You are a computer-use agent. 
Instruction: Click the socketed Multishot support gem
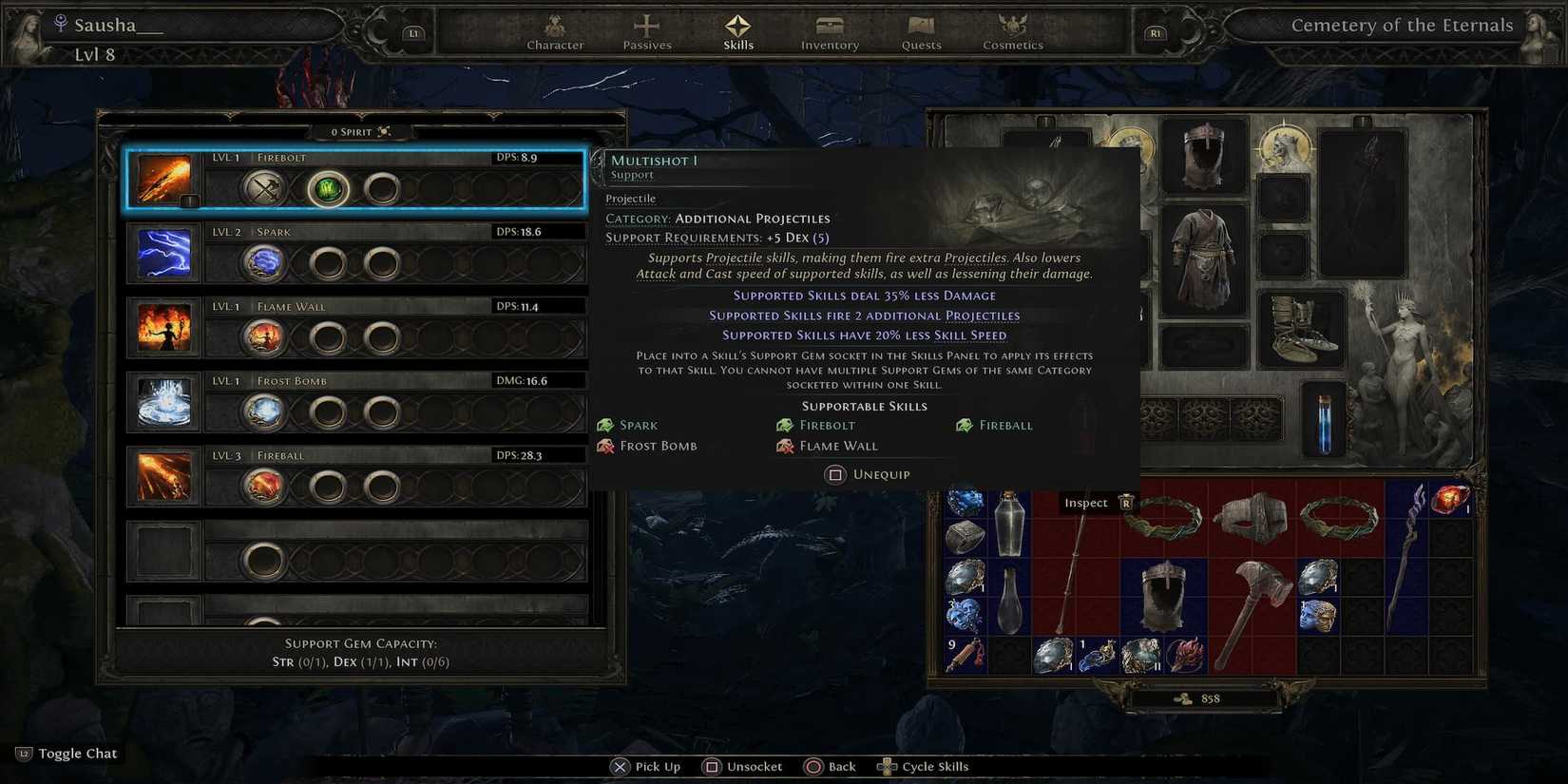point(326,188)
